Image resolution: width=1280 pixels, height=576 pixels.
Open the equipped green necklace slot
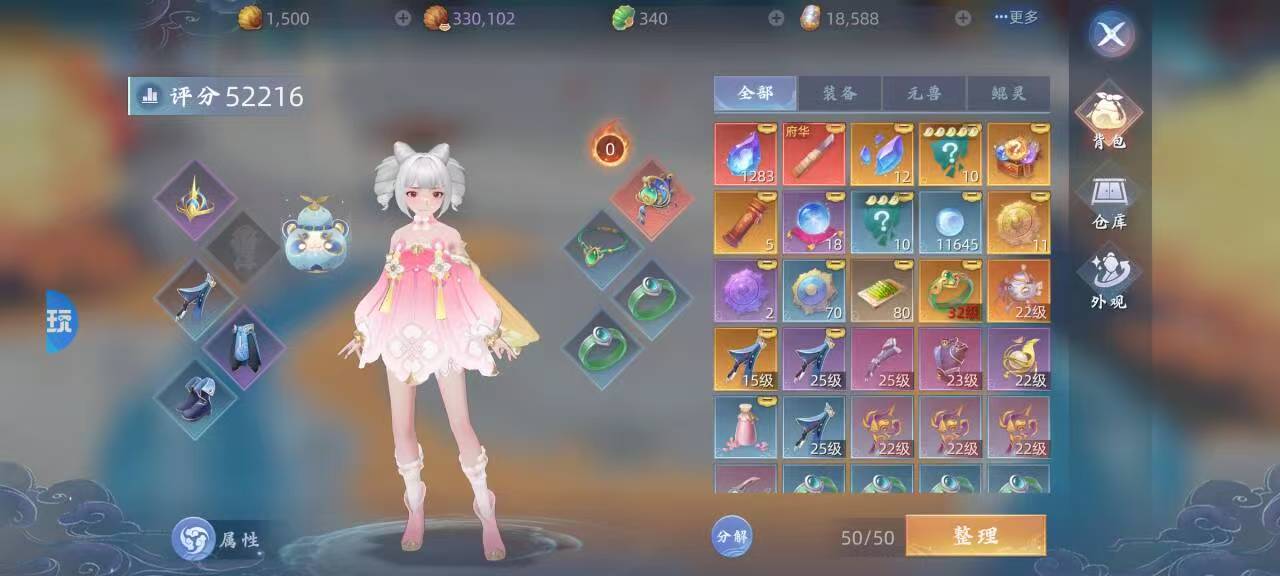602,249
